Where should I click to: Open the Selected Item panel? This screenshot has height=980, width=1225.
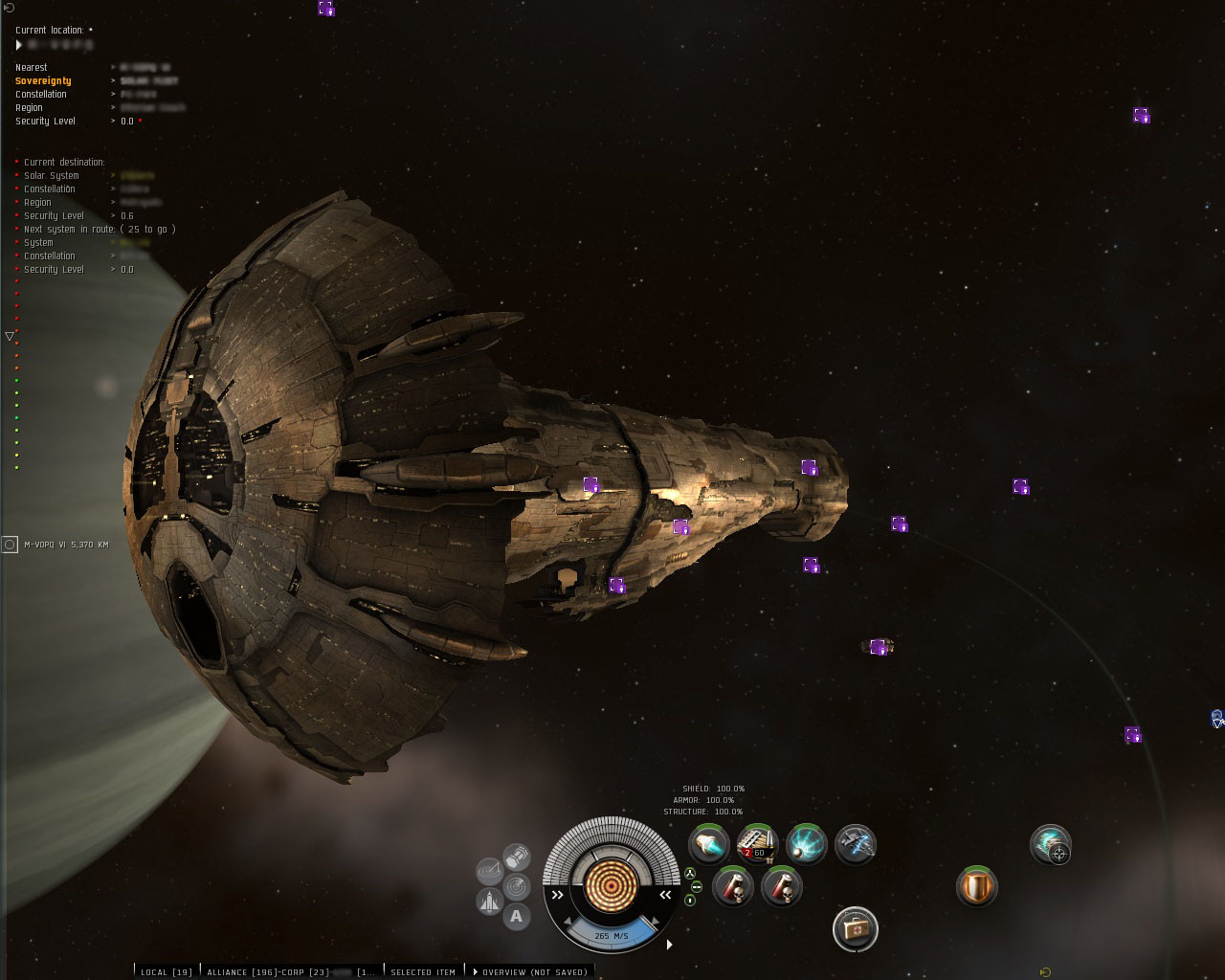(423, 972)
